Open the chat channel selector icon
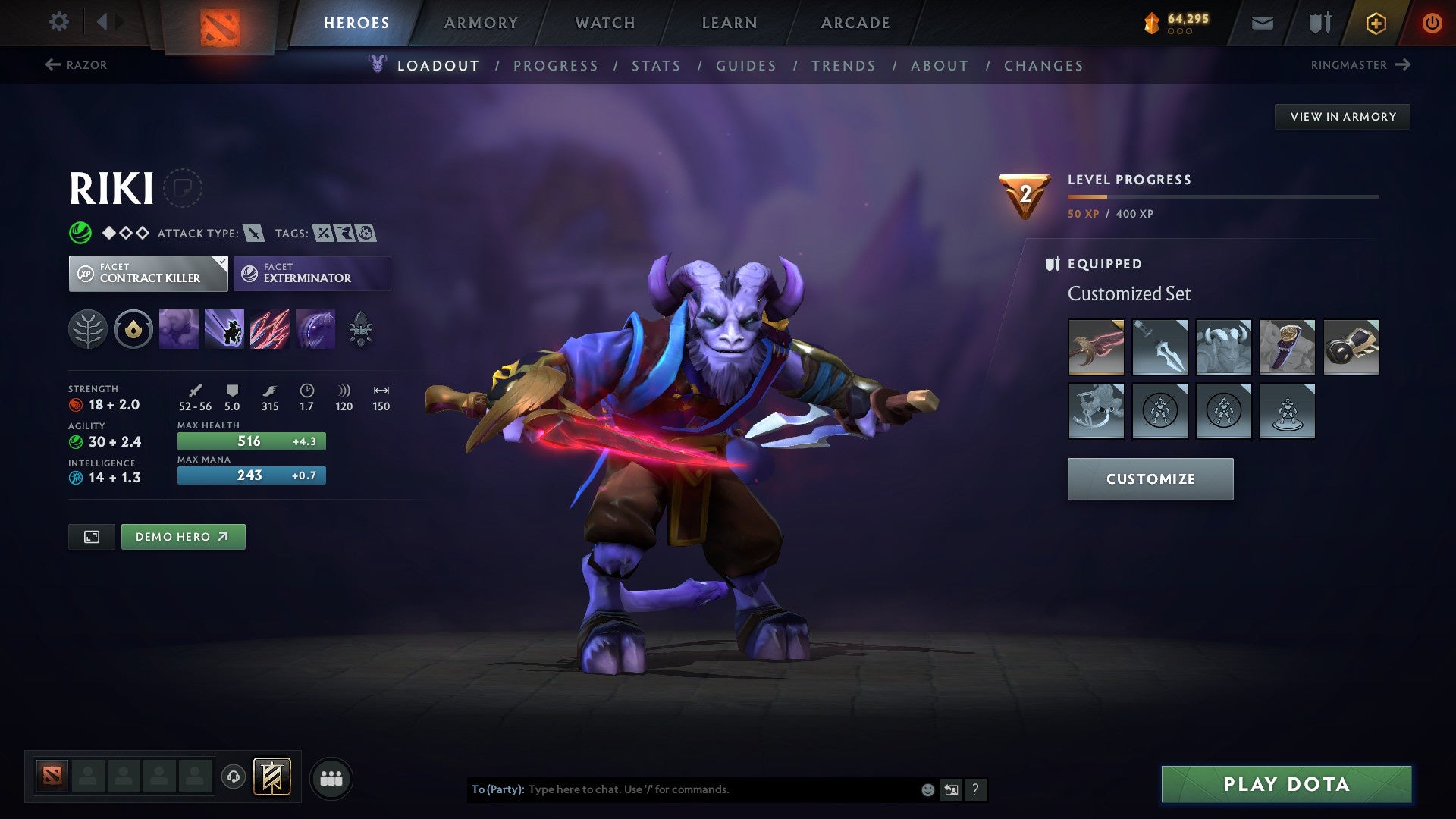1456x819 pixels. pos(952,789)
